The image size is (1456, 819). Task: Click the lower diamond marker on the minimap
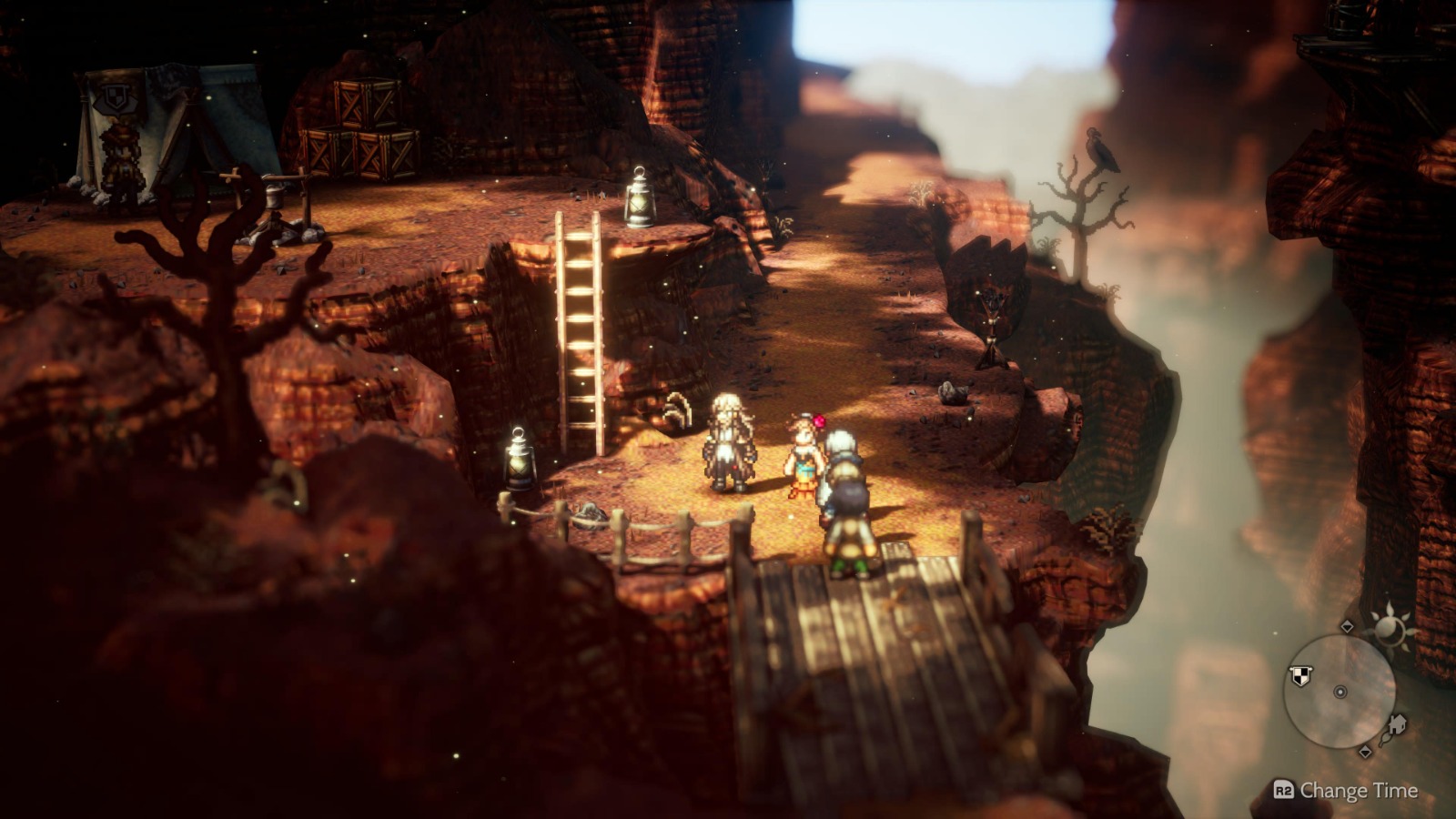(1365, 752)
